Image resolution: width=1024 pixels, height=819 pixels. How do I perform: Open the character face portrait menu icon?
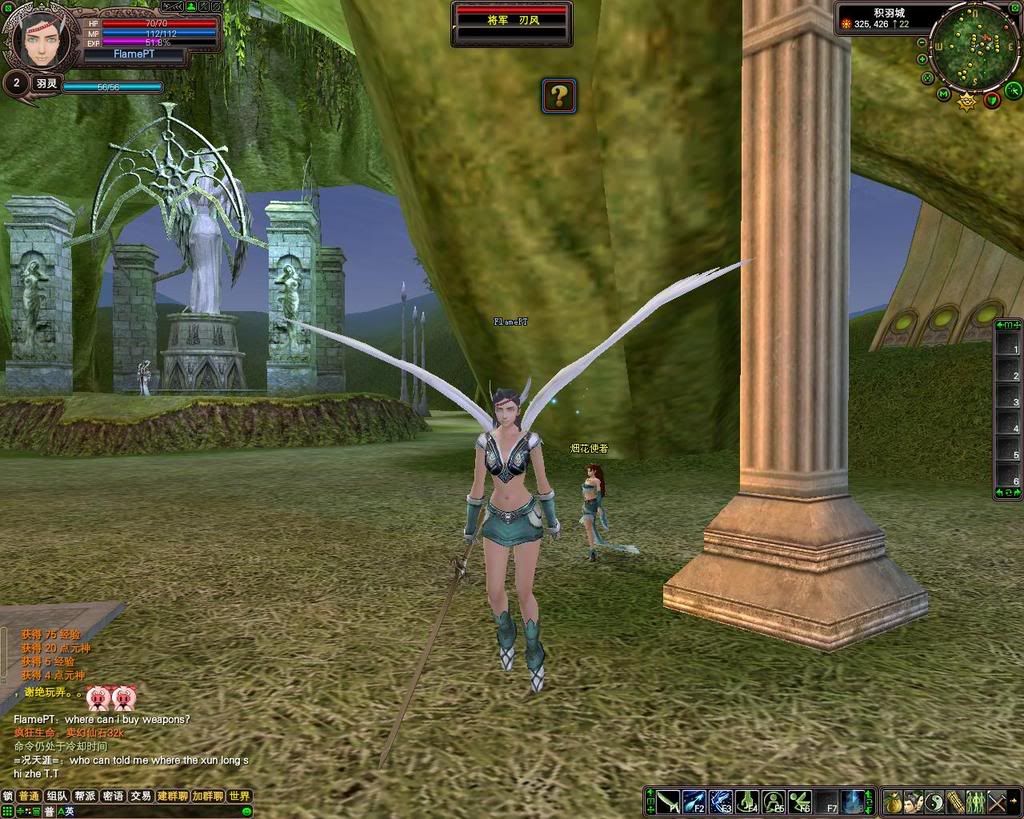click(913, 802)
